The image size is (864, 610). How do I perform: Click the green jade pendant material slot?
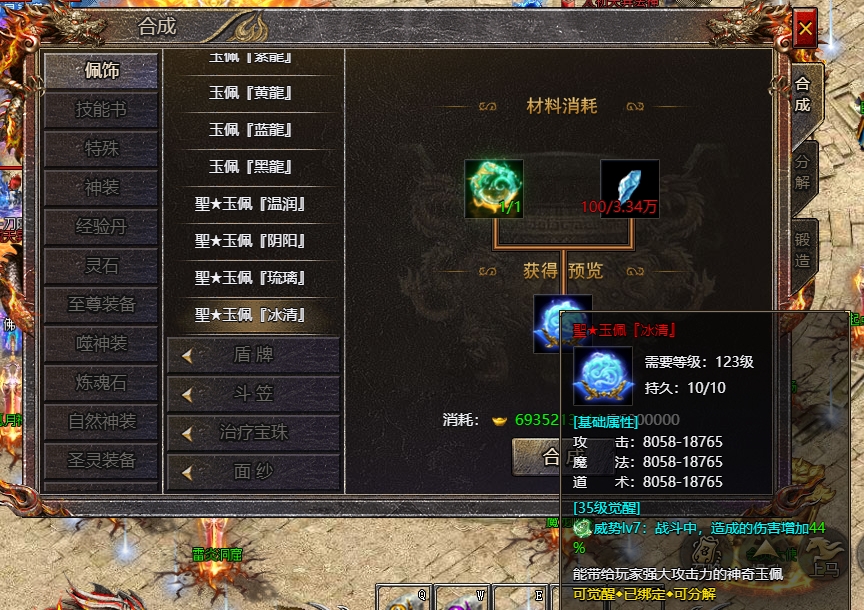pyautogui.click(x=494, y=188)
